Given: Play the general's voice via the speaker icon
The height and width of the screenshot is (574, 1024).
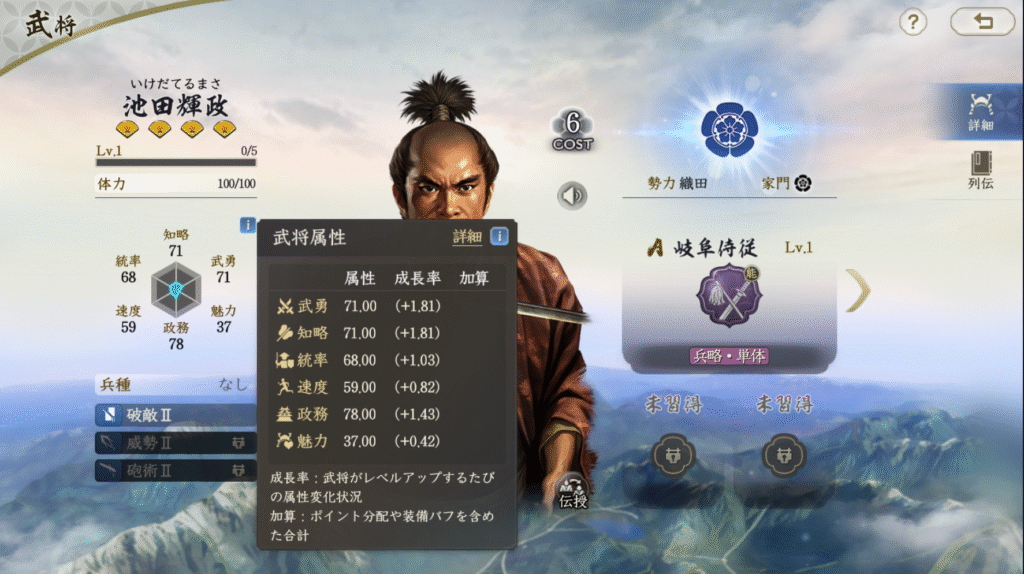Looking at the screenshot, I should pos(572,195).
